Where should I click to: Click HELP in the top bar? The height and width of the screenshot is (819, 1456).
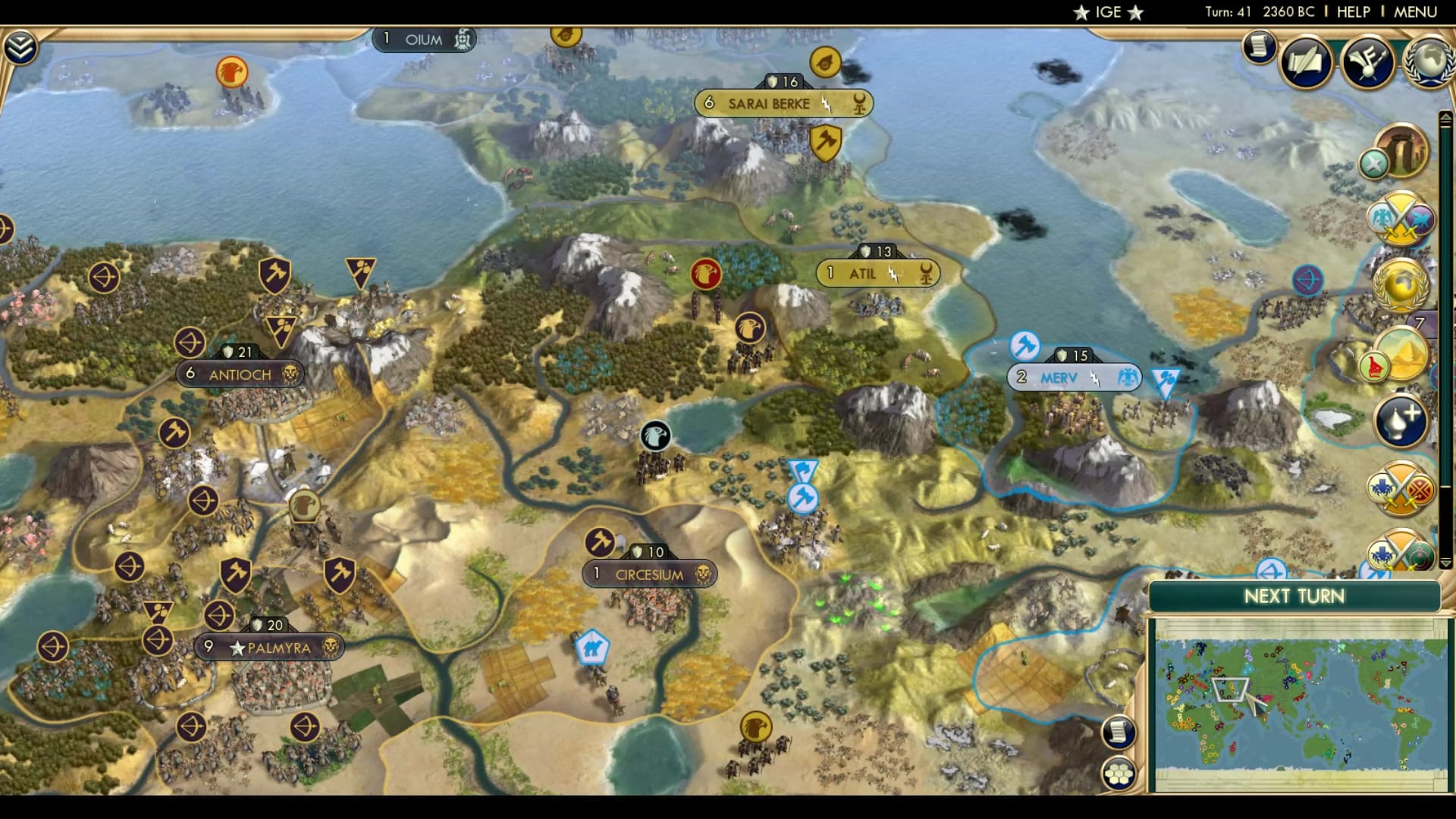pyautogui.click(x=1354, y=11)
